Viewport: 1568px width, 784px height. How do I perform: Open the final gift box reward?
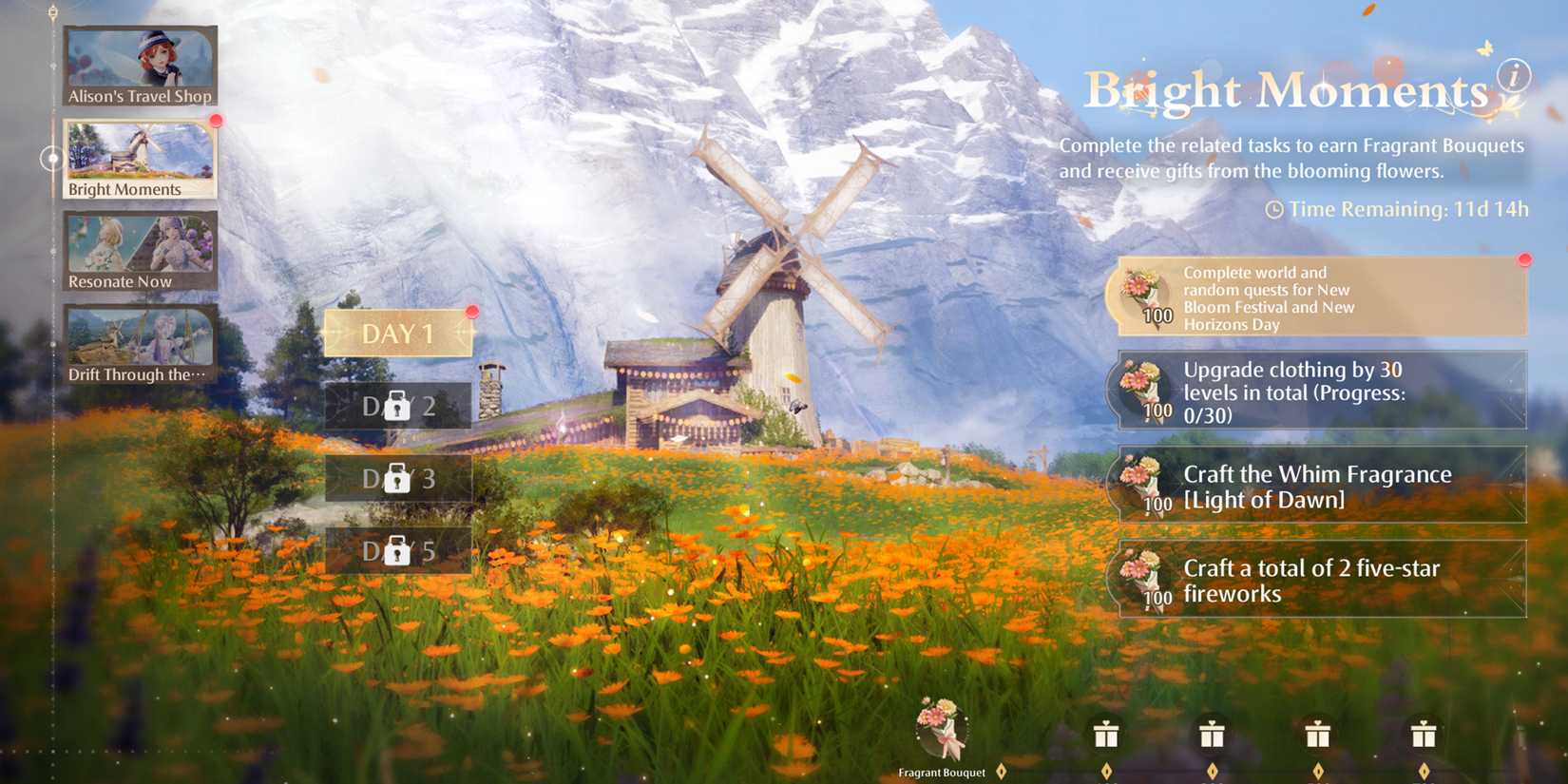tap(1423, 735)
